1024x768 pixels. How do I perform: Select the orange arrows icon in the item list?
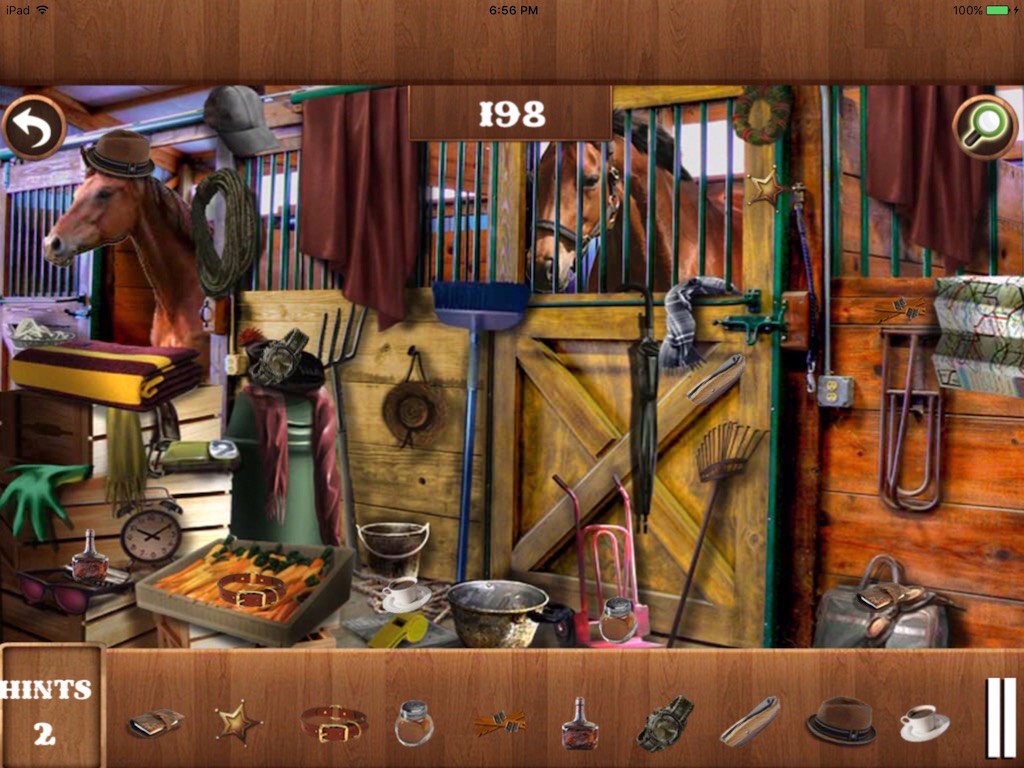click(x=499, y=722)
